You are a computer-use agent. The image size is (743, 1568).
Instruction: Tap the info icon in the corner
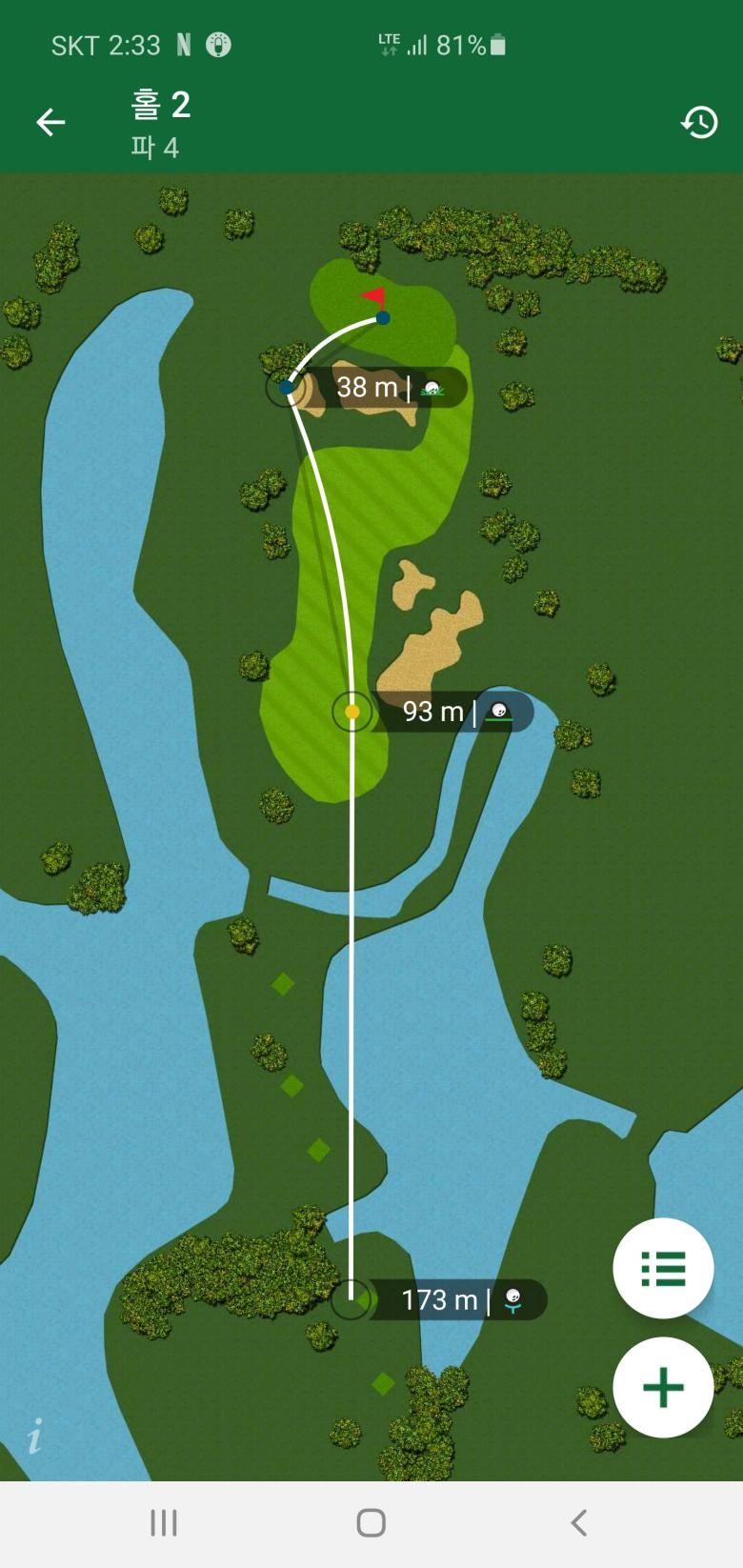point(35,1436)
